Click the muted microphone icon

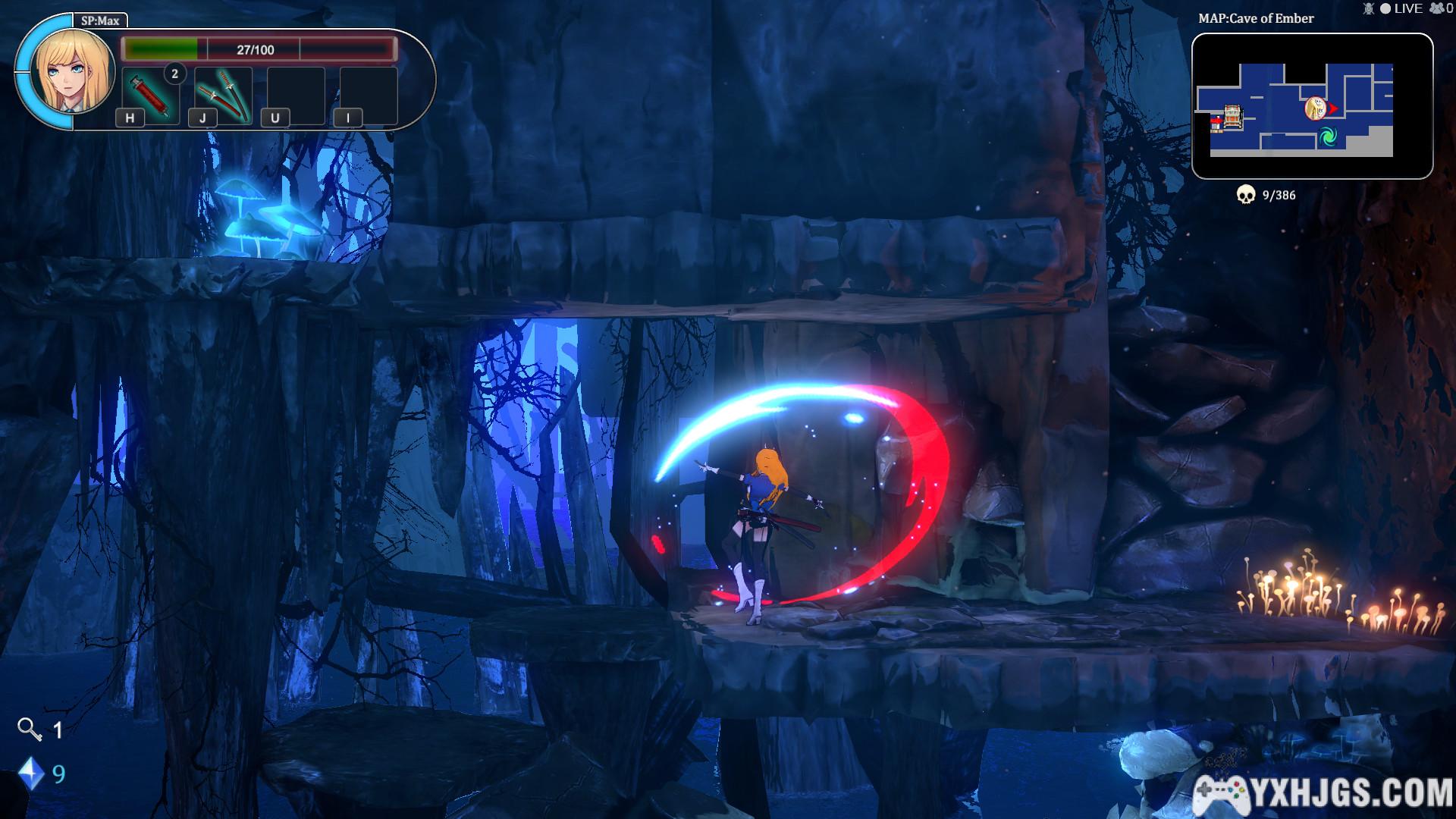pos(1369,8)
